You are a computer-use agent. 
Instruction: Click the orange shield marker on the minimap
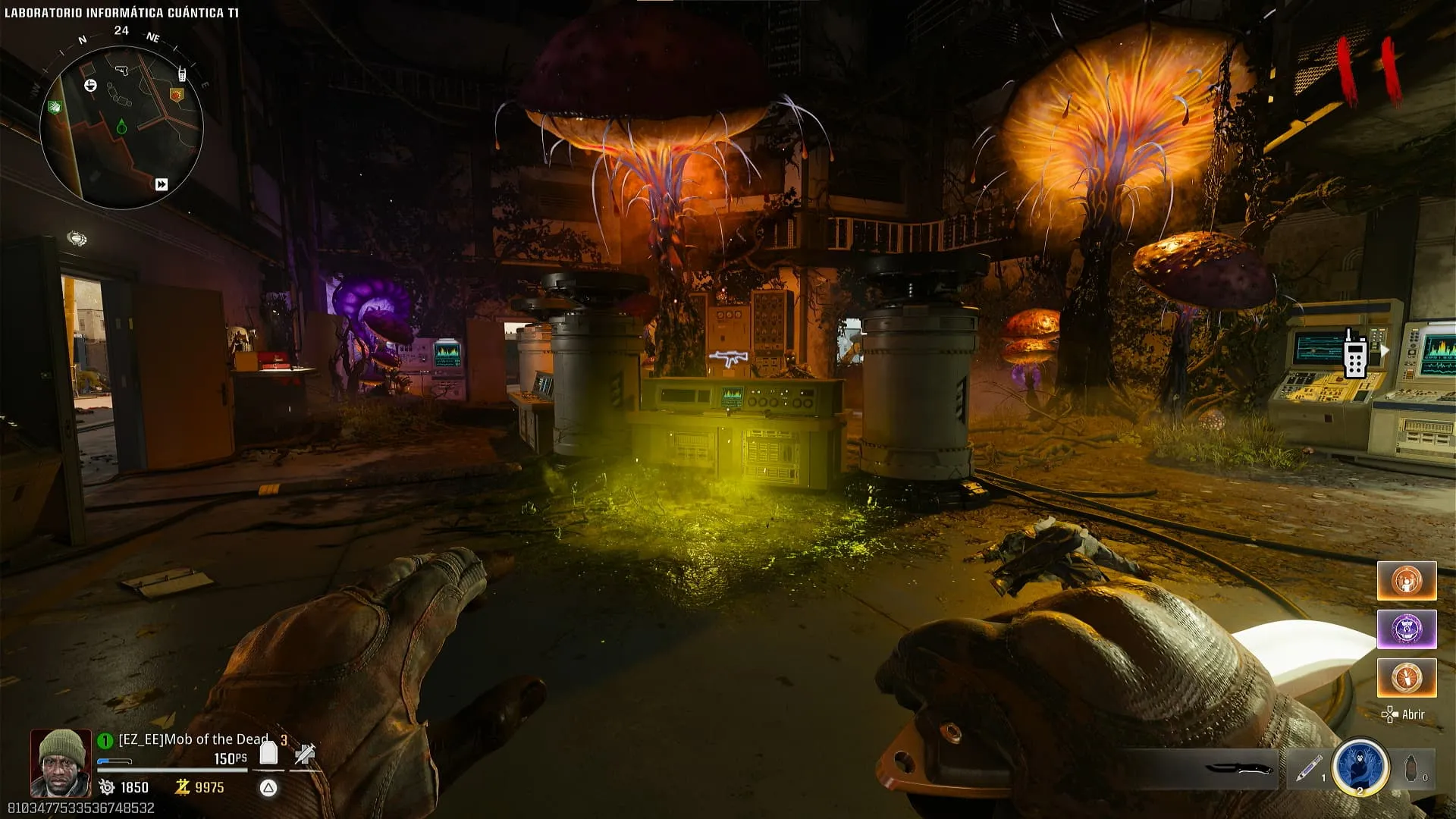click(x=177, y=96)
